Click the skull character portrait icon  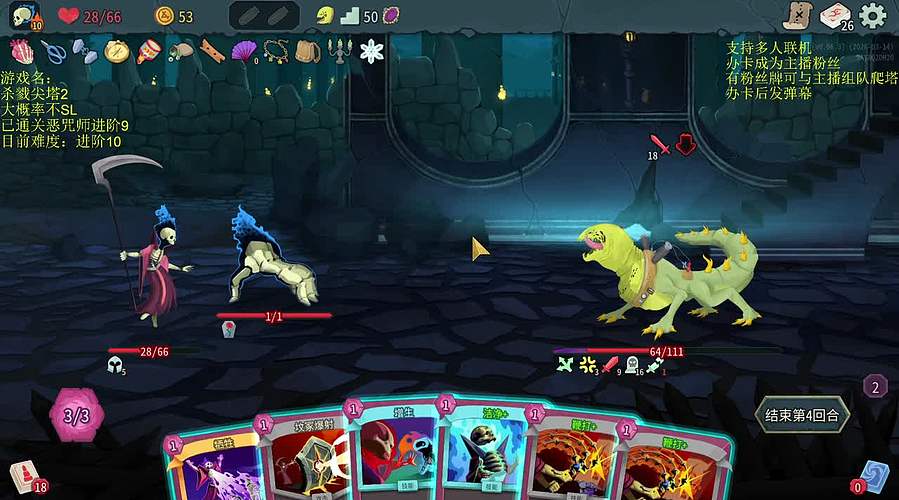(x=23, y=16)
